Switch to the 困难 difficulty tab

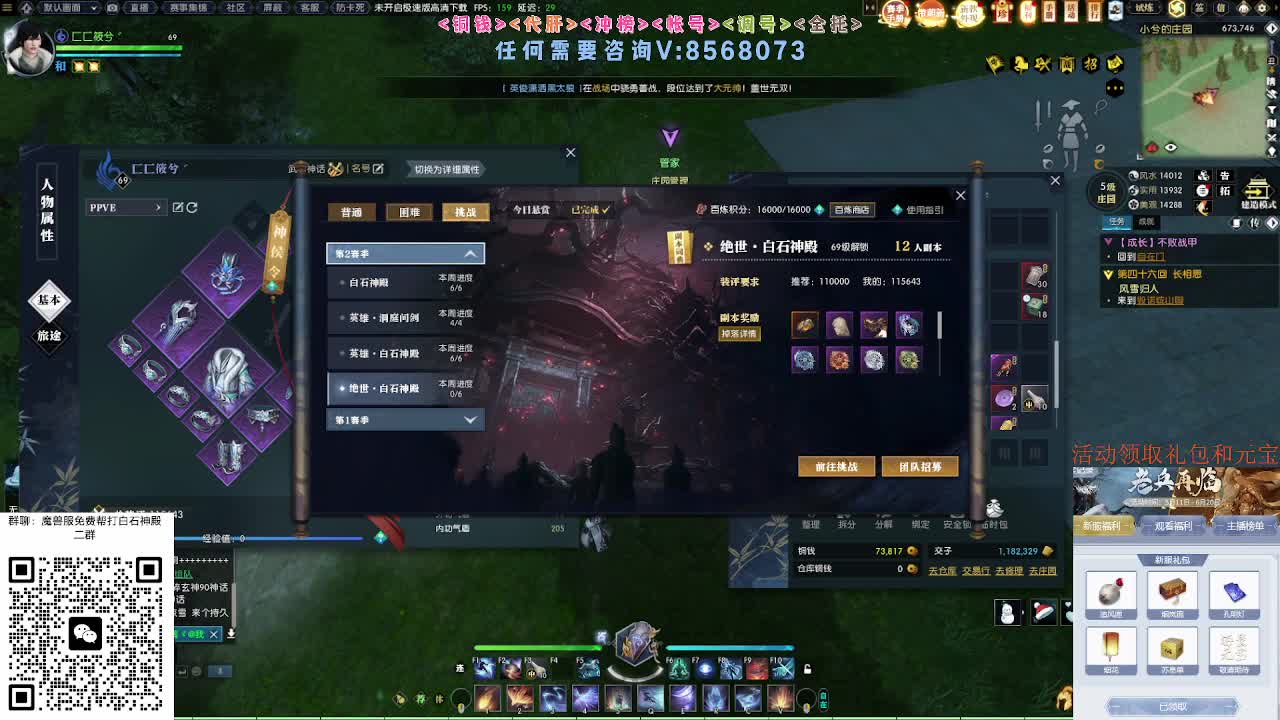[409, 213]
